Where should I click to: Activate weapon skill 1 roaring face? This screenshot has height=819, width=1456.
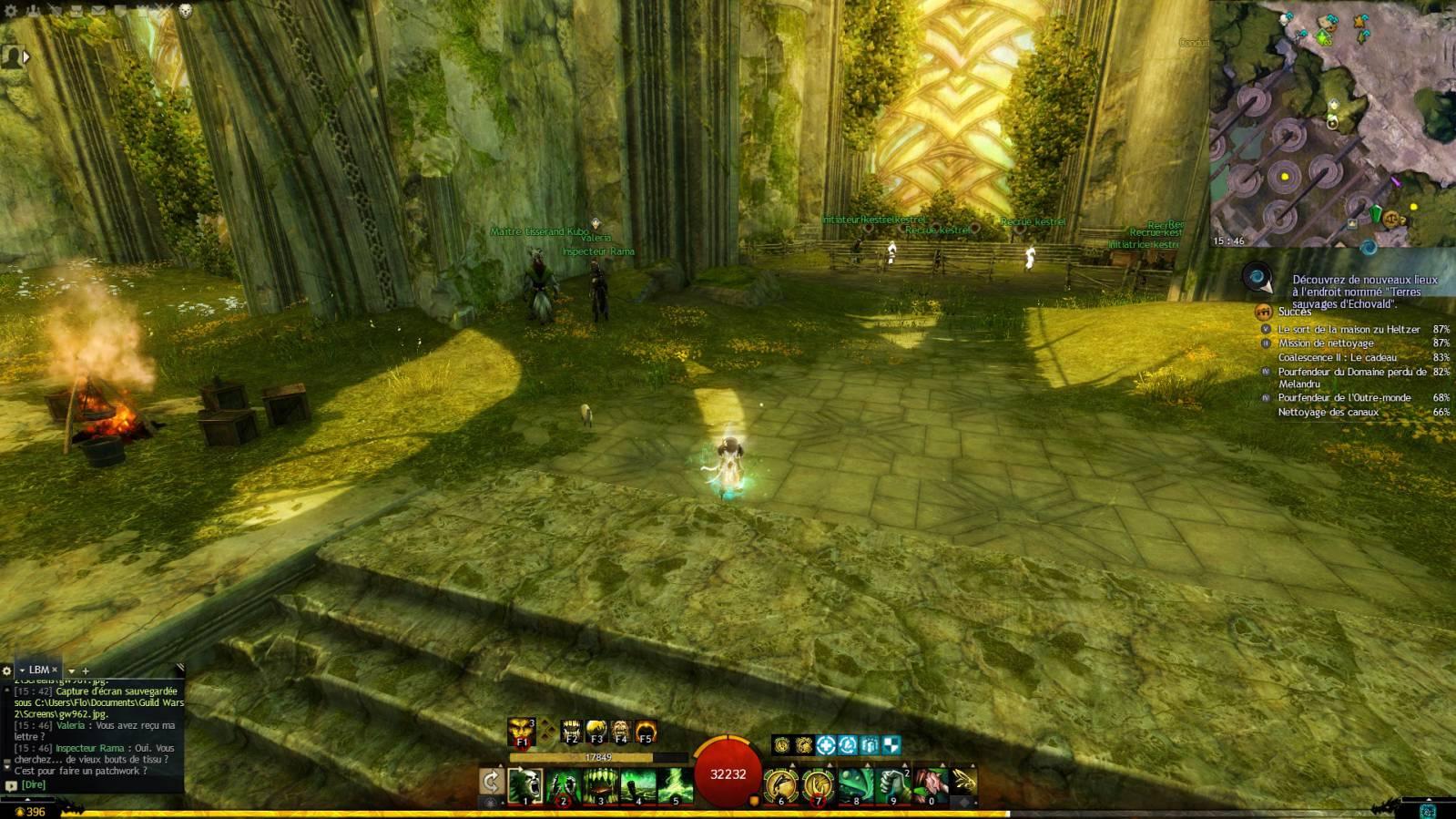525,784
